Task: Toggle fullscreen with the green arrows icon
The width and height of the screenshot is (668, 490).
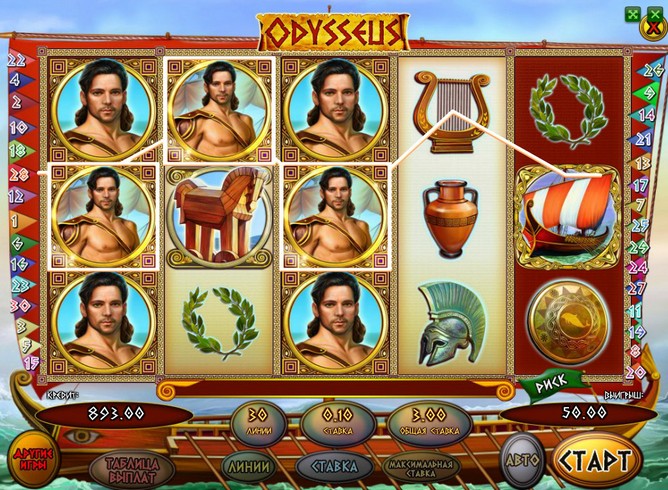Action: pos(632,13)
